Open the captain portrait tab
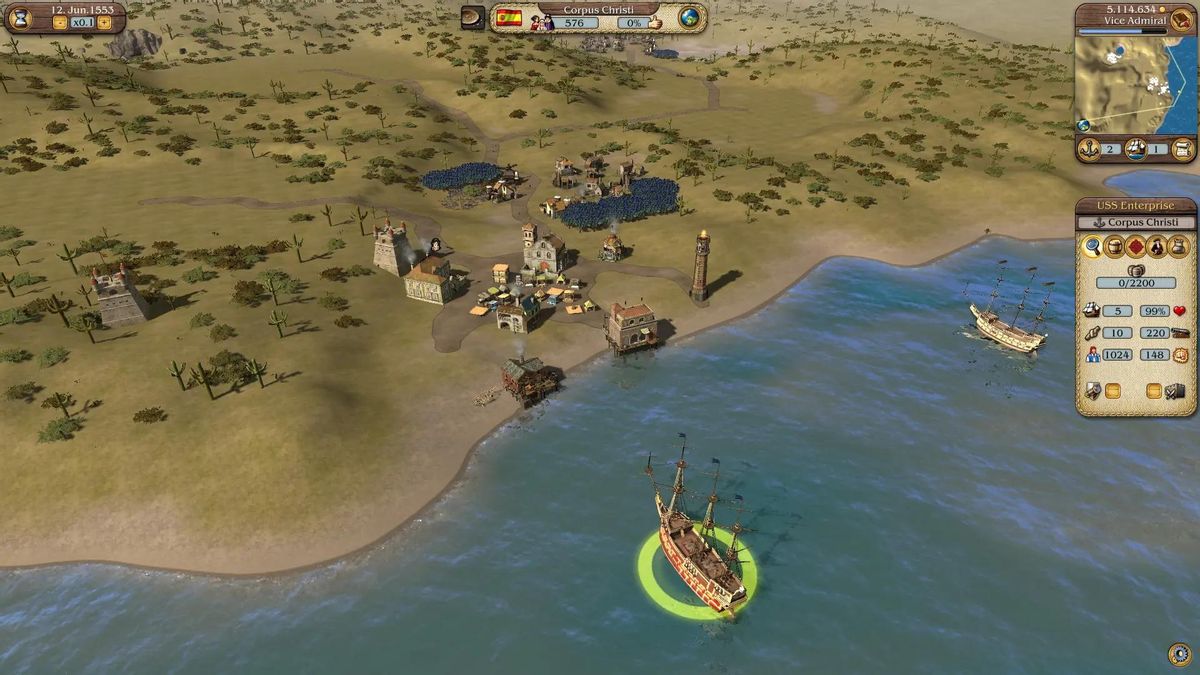Screen dimensions: 1200x675 tap(1158, 246)
